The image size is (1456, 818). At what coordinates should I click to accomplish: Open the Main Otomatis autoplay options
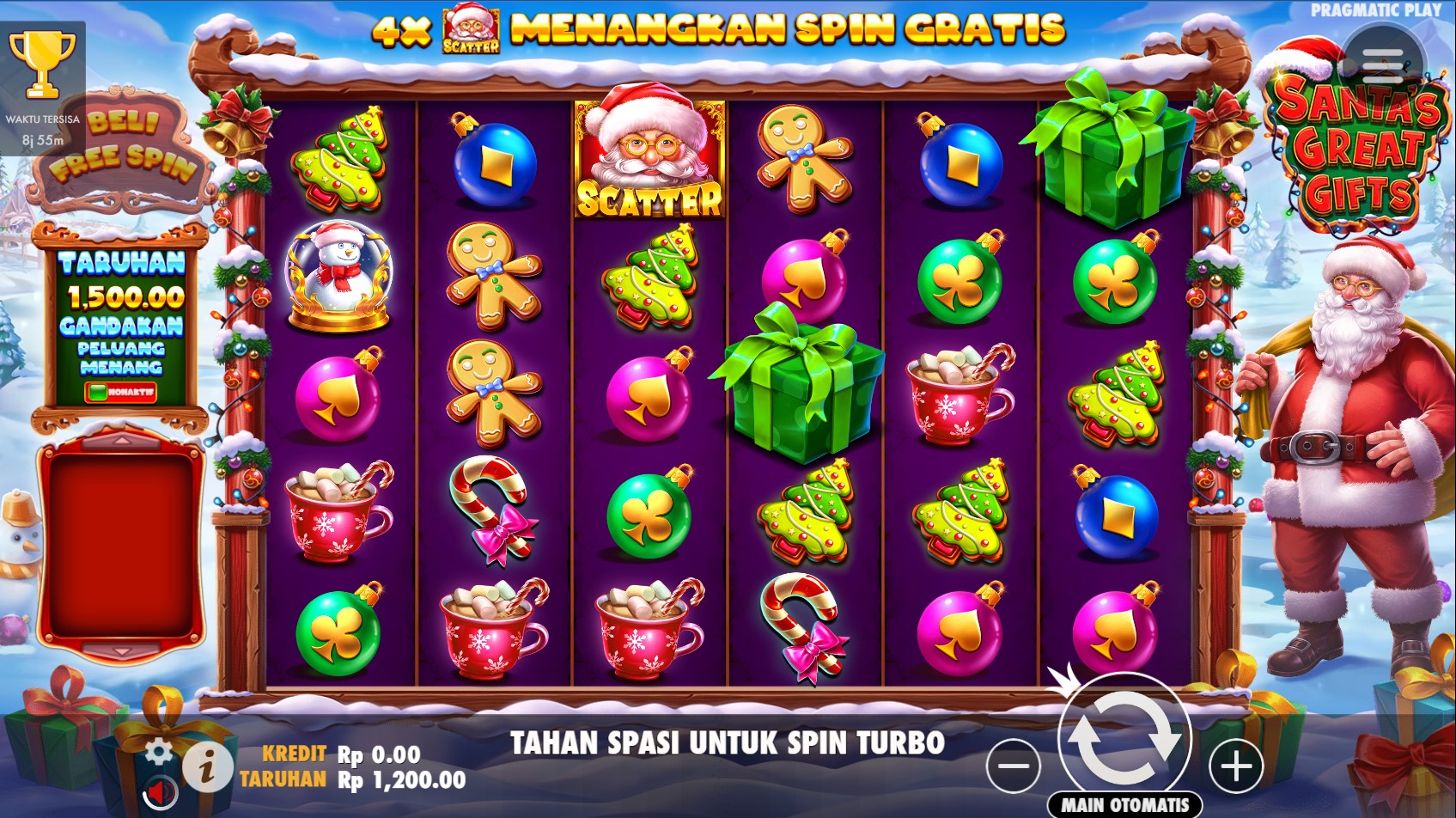tap(1124, 805)
